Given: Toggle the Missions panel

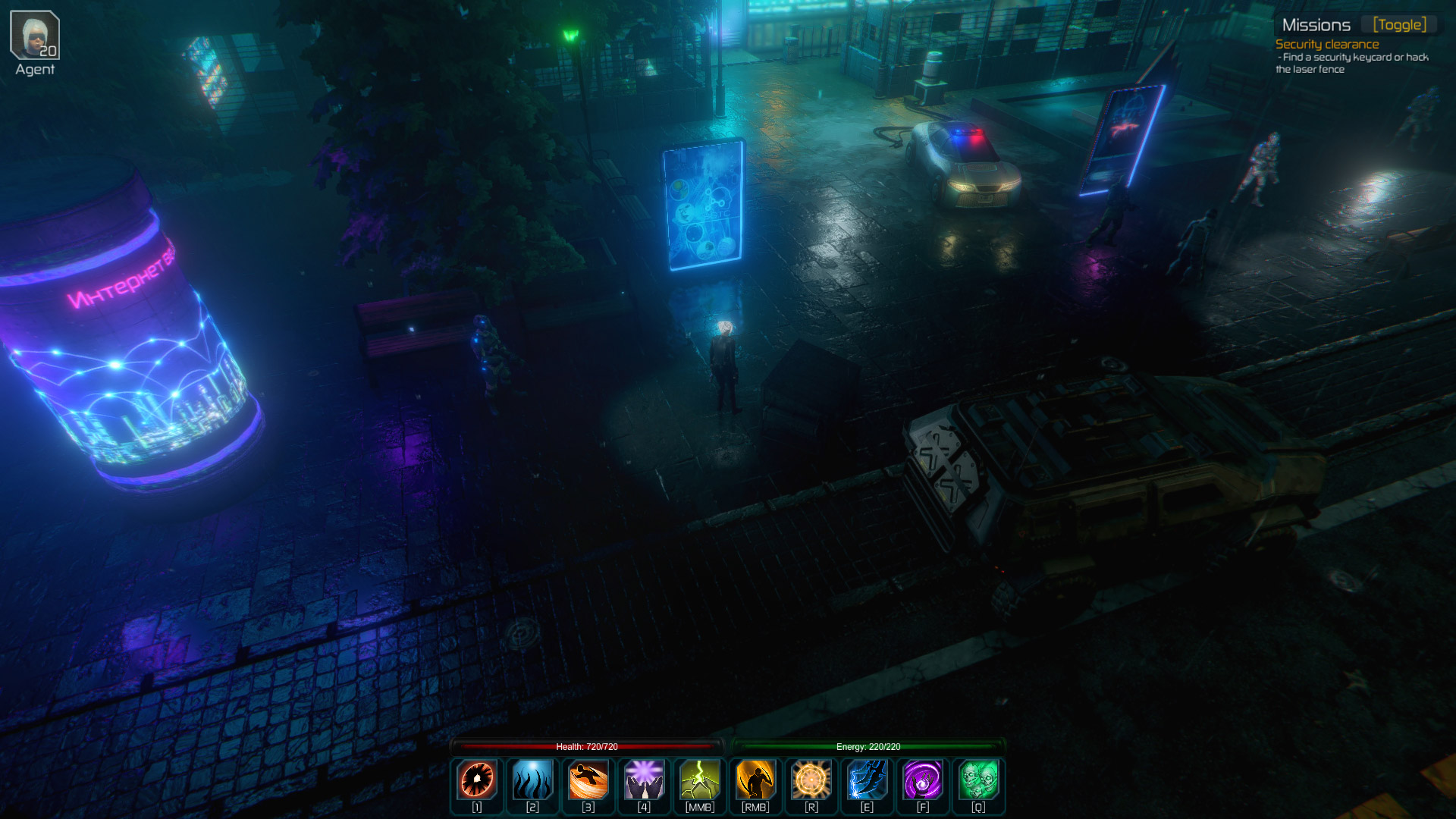Looking at the screenshot, I should [x=1399, y=25].
